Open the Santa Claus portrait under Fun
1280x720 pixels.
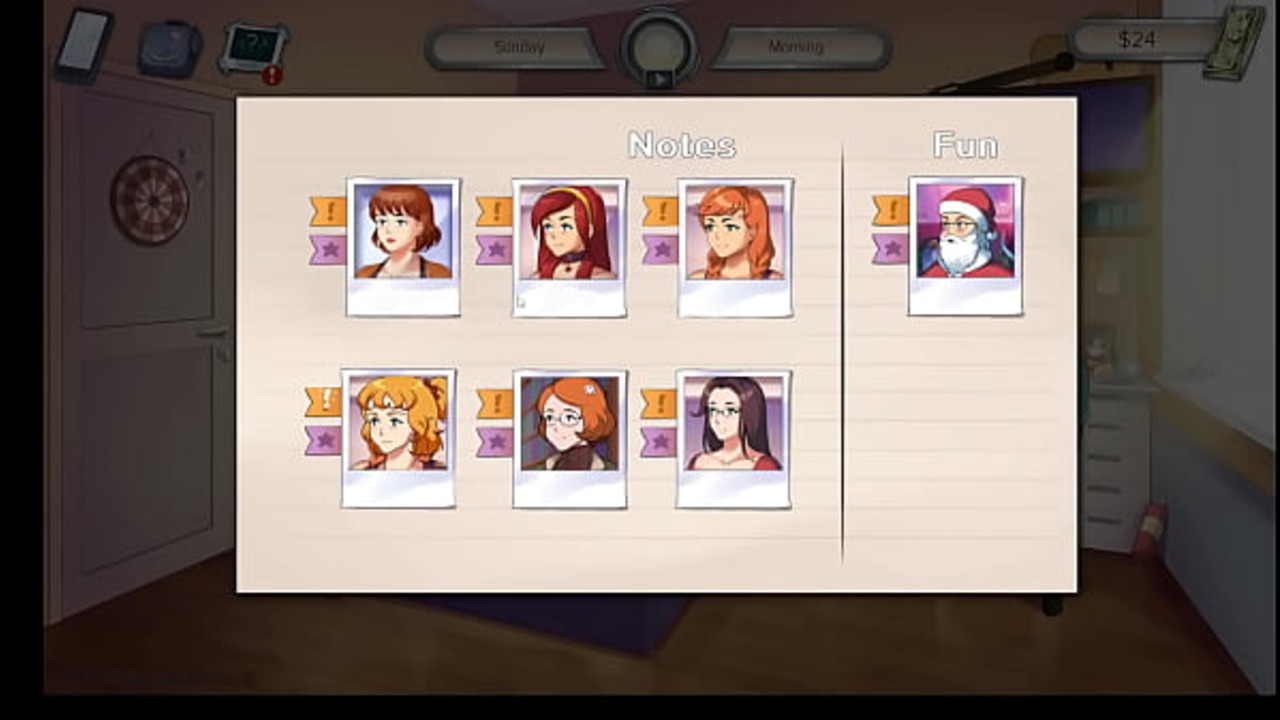click(x=965, y=245)
